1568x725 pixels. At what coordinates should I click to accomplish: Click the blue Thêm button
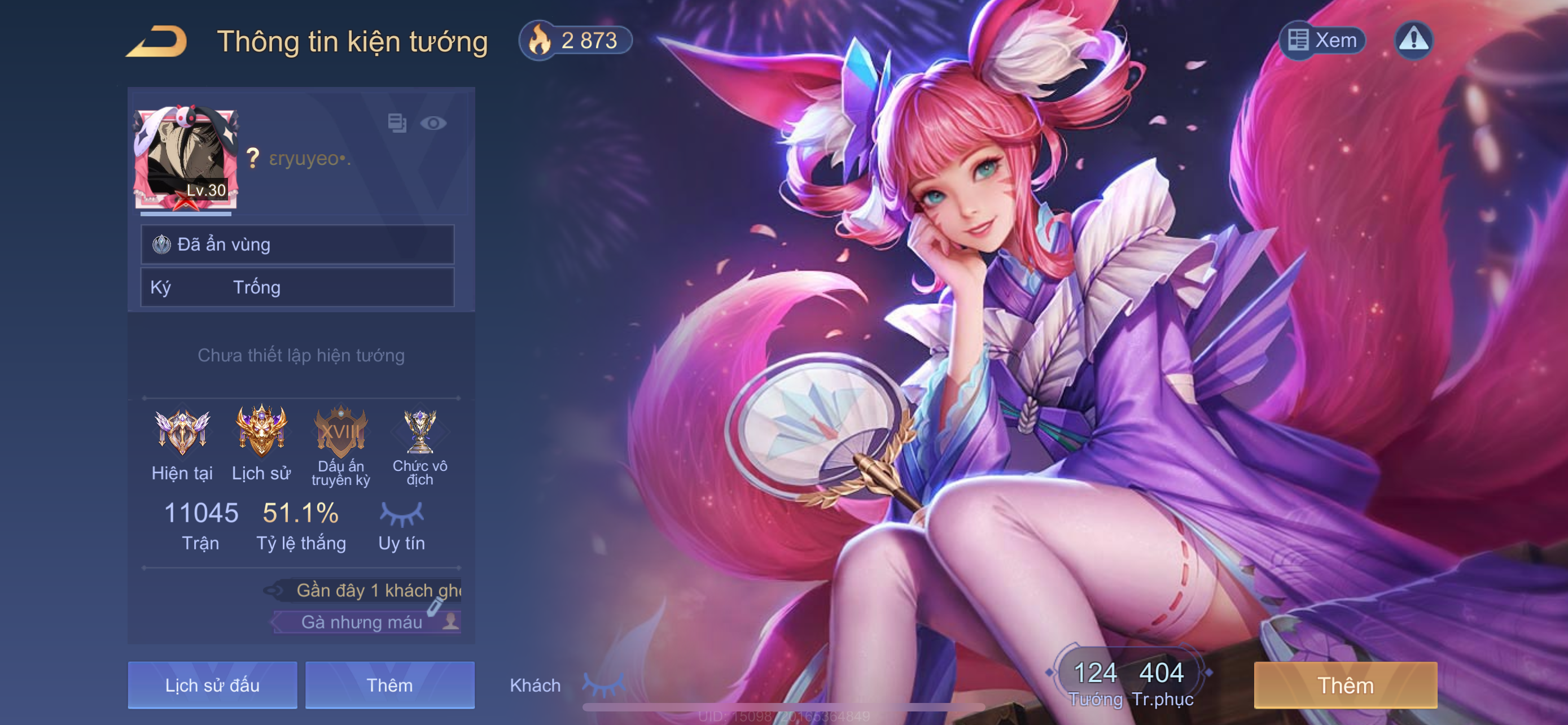pos(389,685)
